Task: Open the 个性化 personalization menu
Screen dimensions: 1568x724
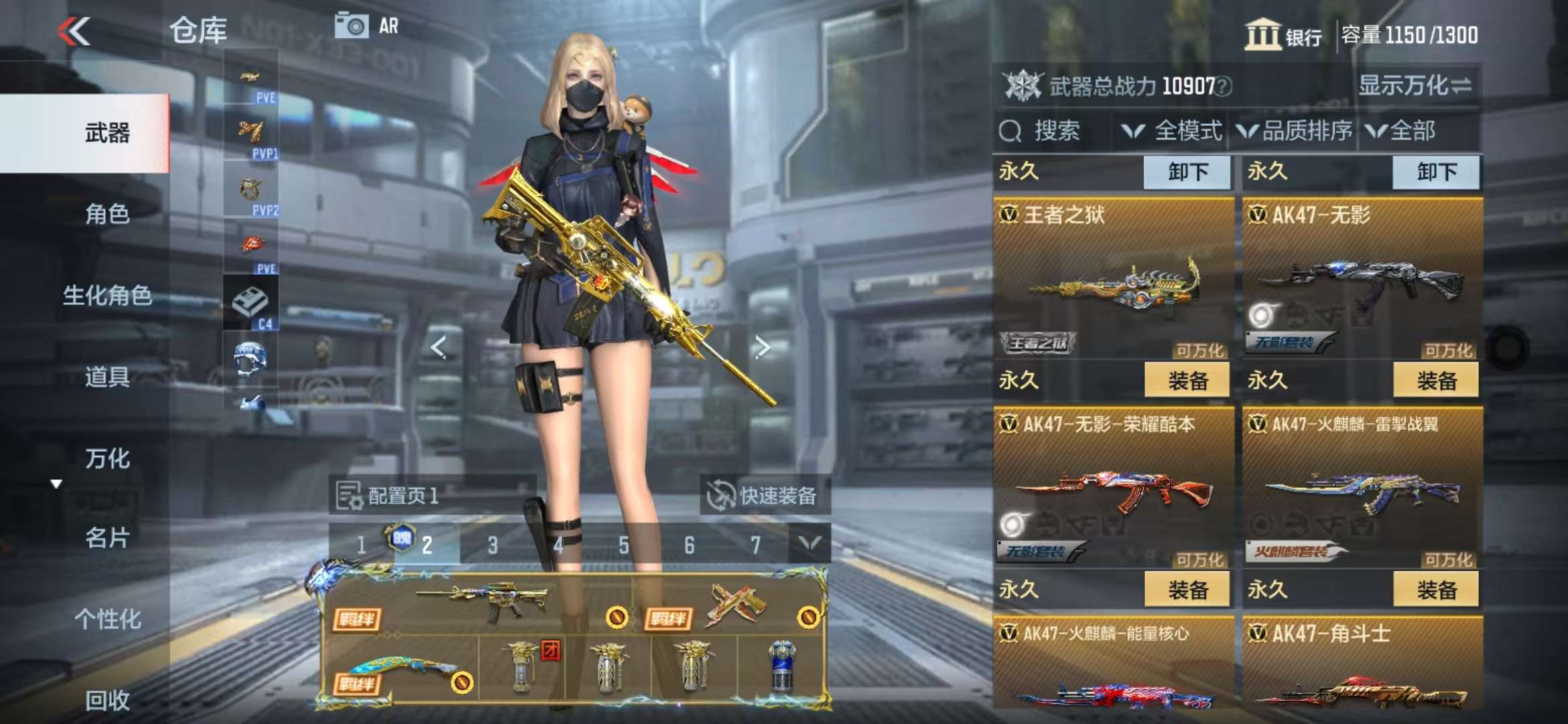Action: [107, 619]
